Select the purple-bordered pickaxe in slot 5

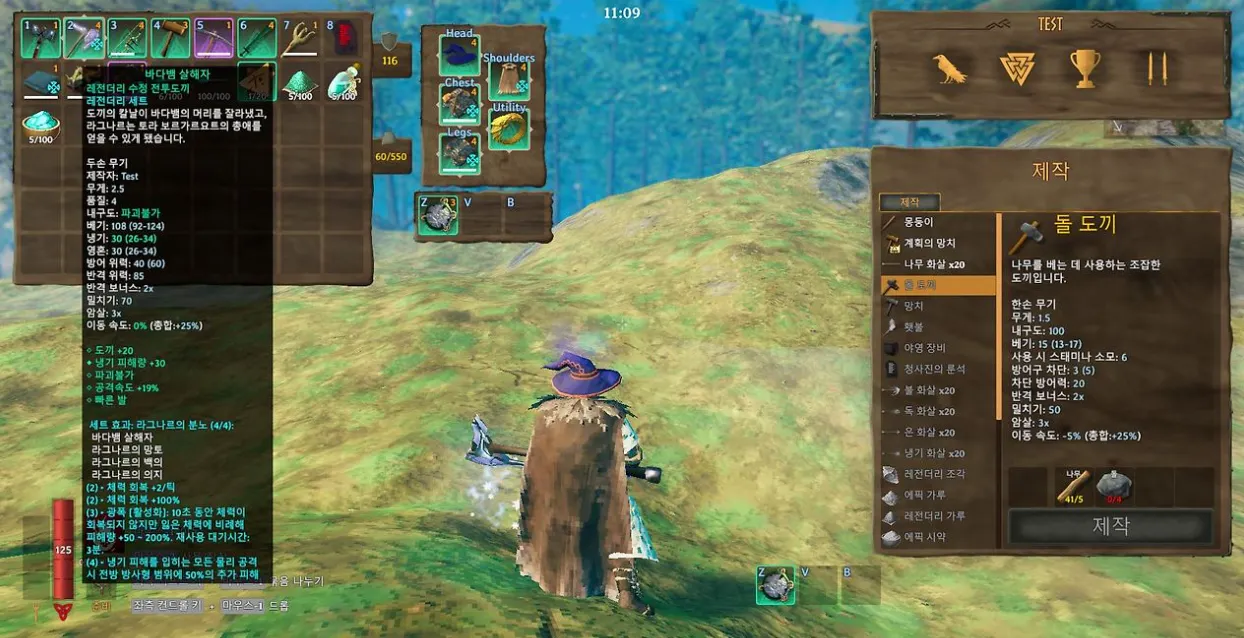214,39
